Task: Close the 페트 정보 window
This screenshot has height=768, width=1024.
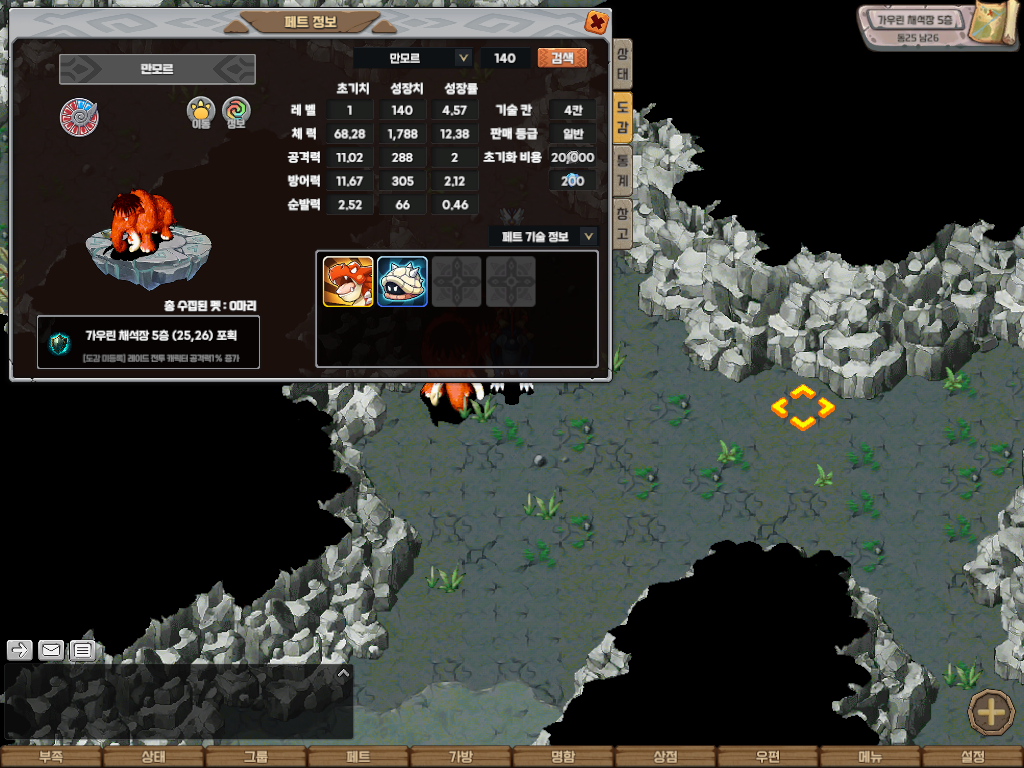Action: 596,21
